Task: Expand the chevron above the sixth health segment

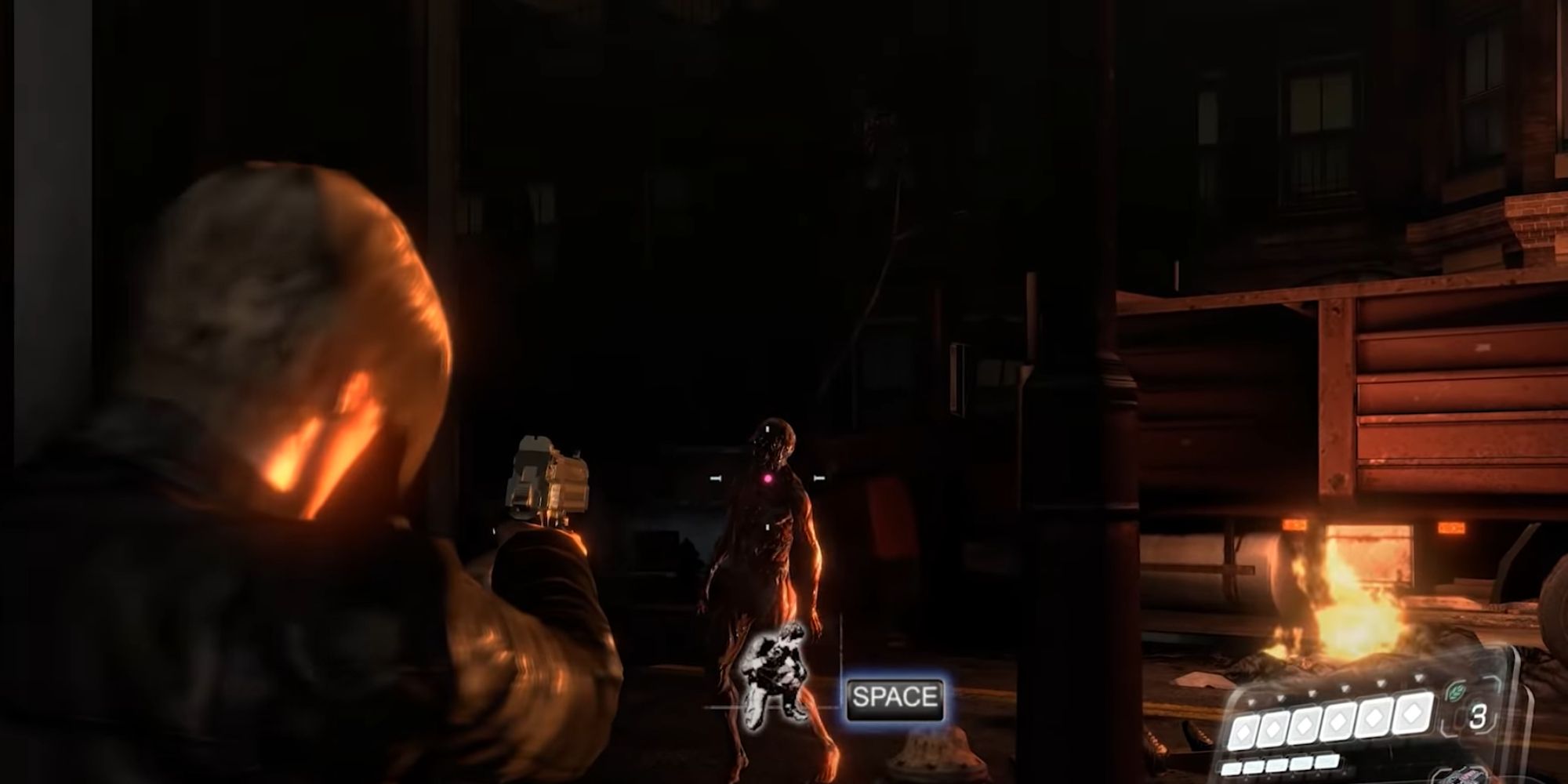Action: click(1417, 679)
